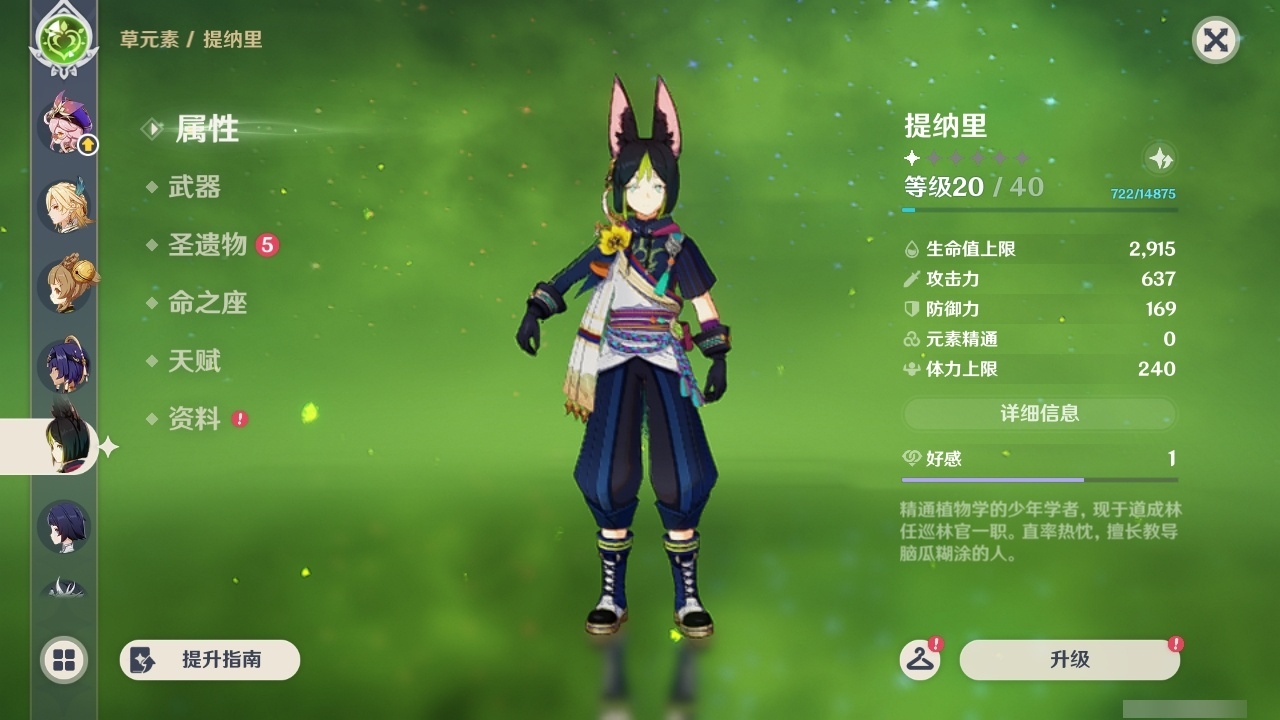
Task: Open the 详细信息 detailed information panel
Action: (x=1040, y=413)
